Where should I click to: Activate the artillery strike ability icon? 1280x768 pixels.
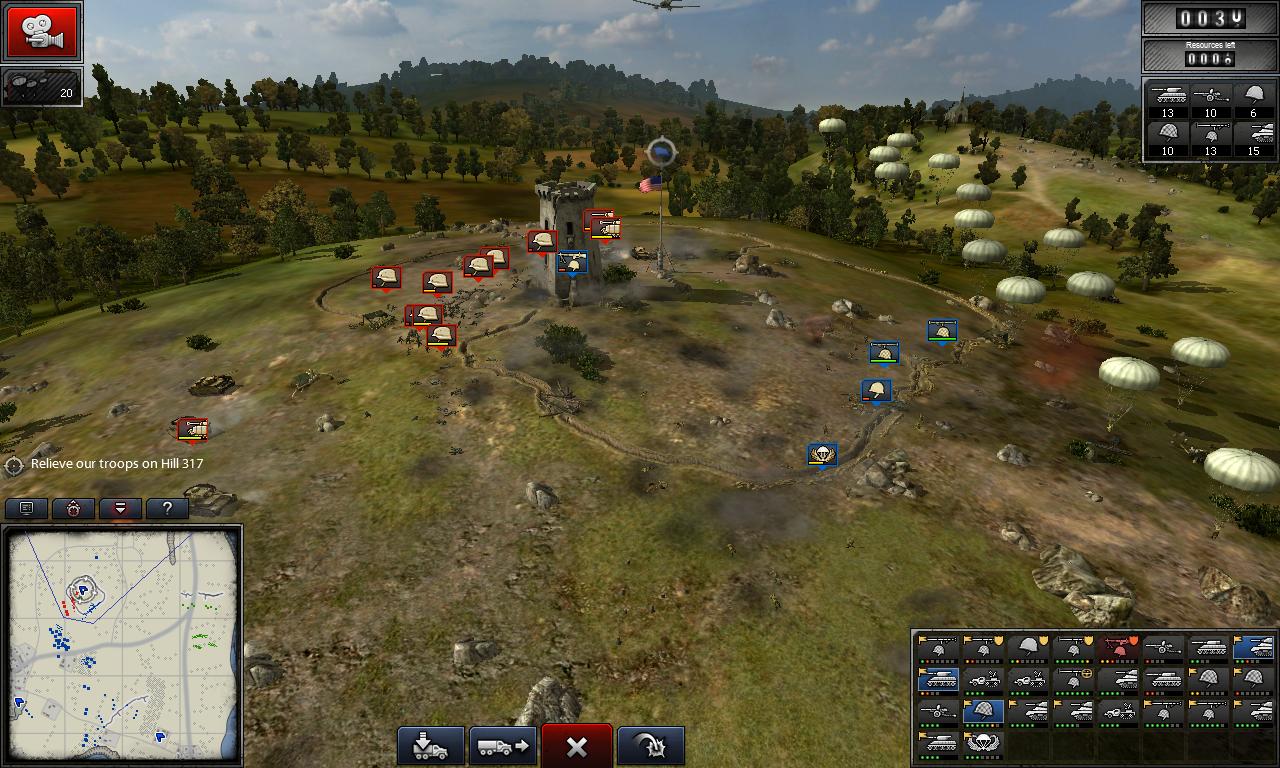point(650,744)
